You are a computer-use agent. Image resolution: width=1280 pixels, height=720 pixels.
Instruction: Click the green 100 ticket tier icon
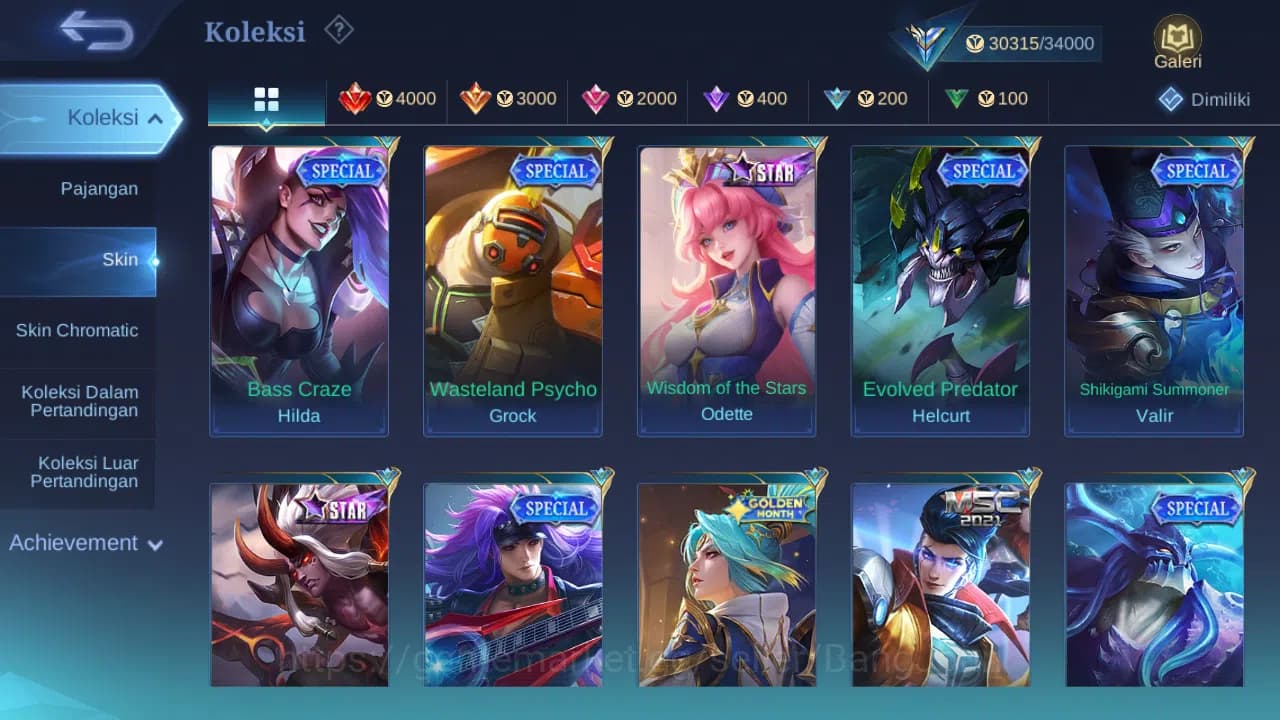coord(956,99)
